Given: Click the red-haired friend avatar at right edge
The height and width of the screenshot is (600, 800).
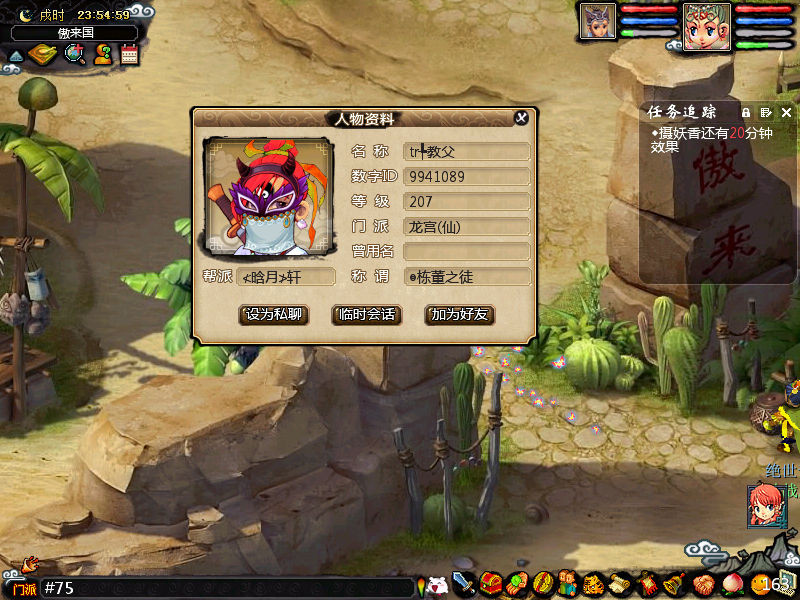Looking at the screenshot, I should point(766,505).
